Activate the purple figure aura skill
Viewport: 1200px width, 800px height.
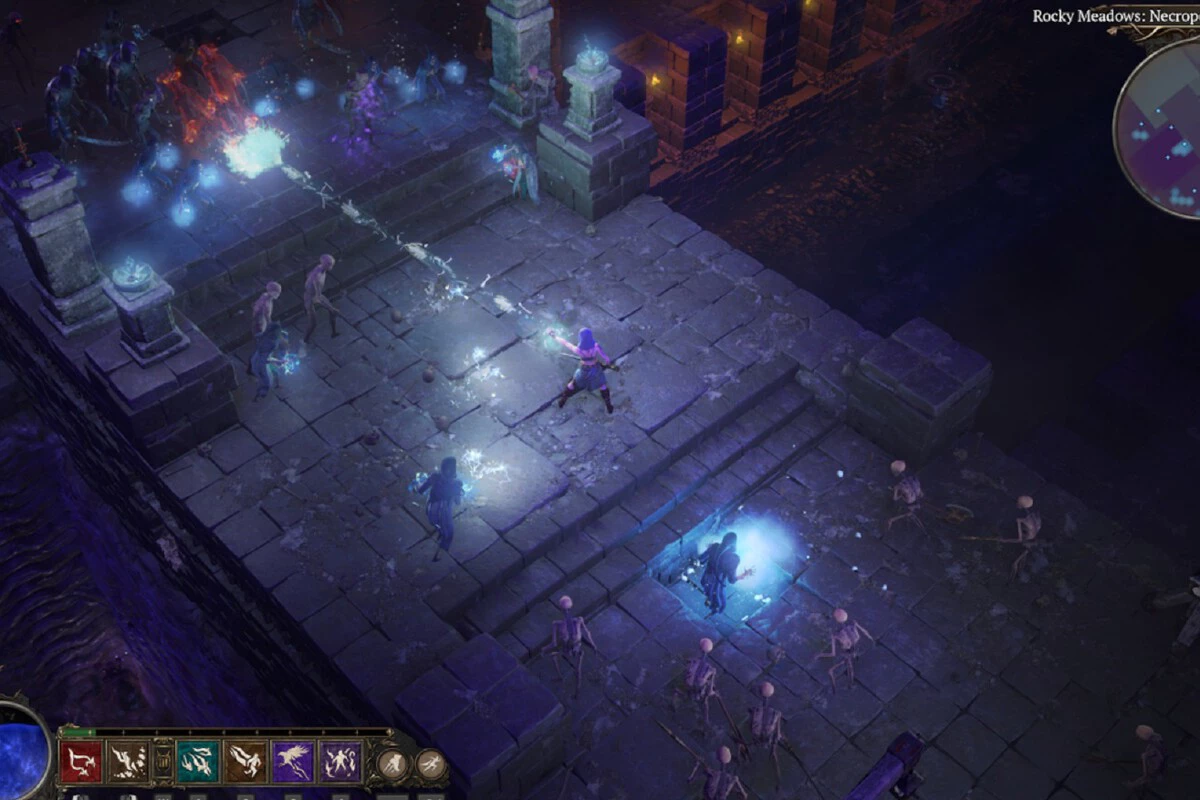341,762
